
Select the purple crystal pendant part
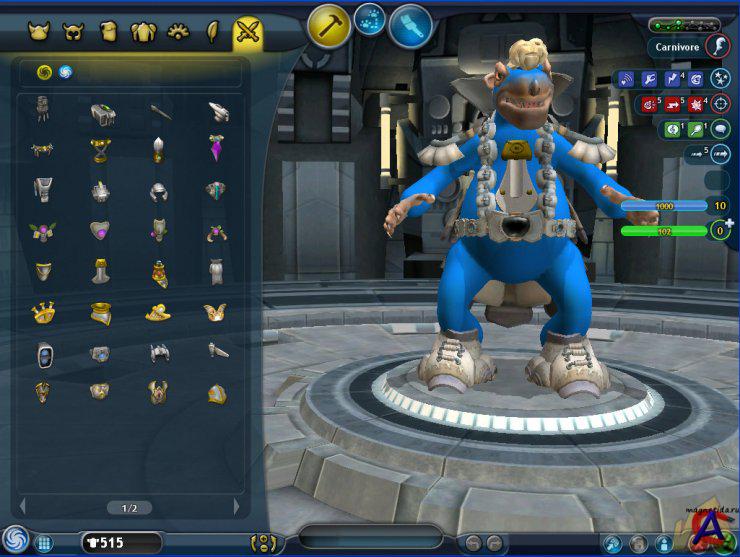tap(217, 148)
